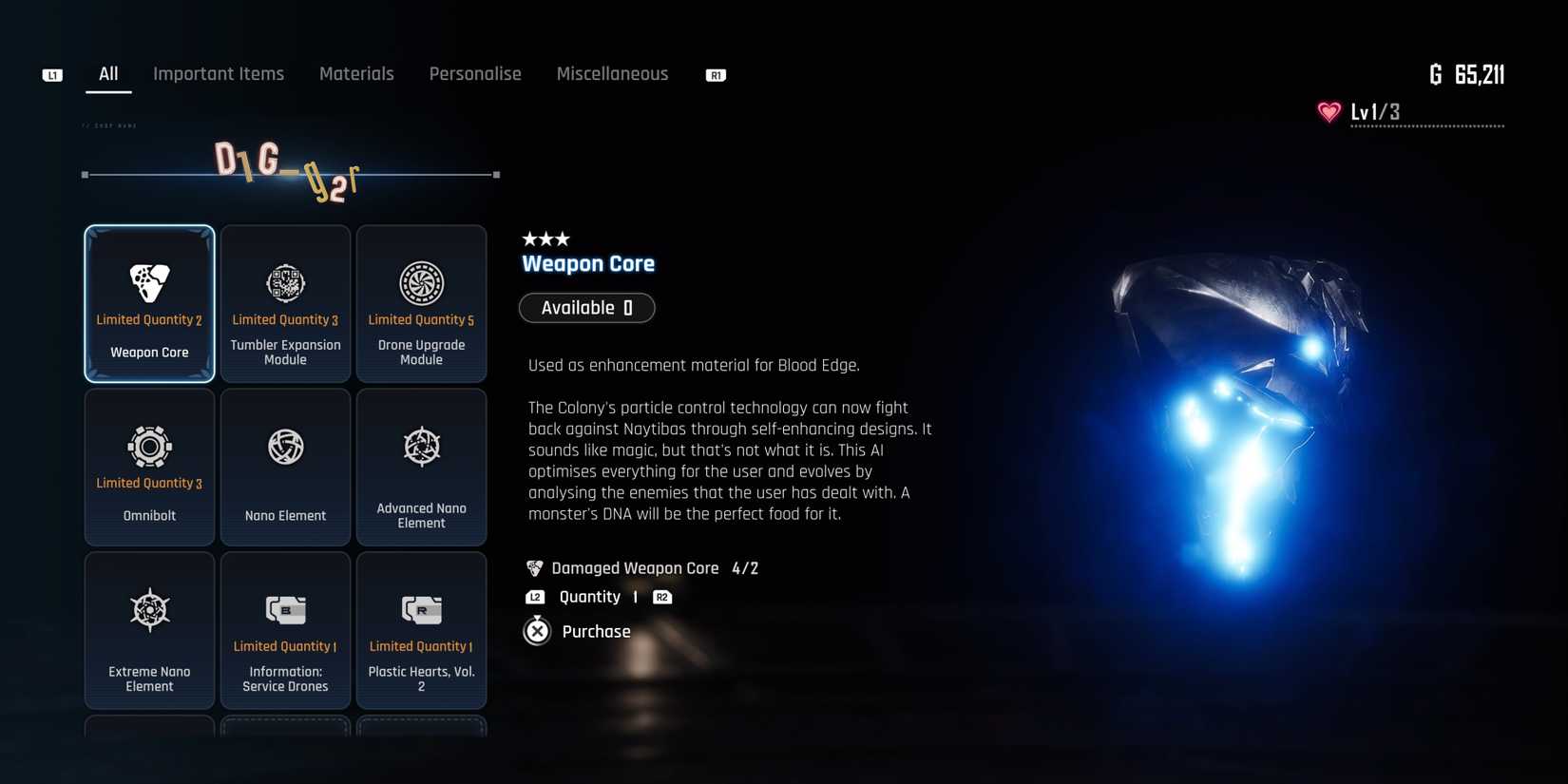Select the Nano Element item

[285, 466]
